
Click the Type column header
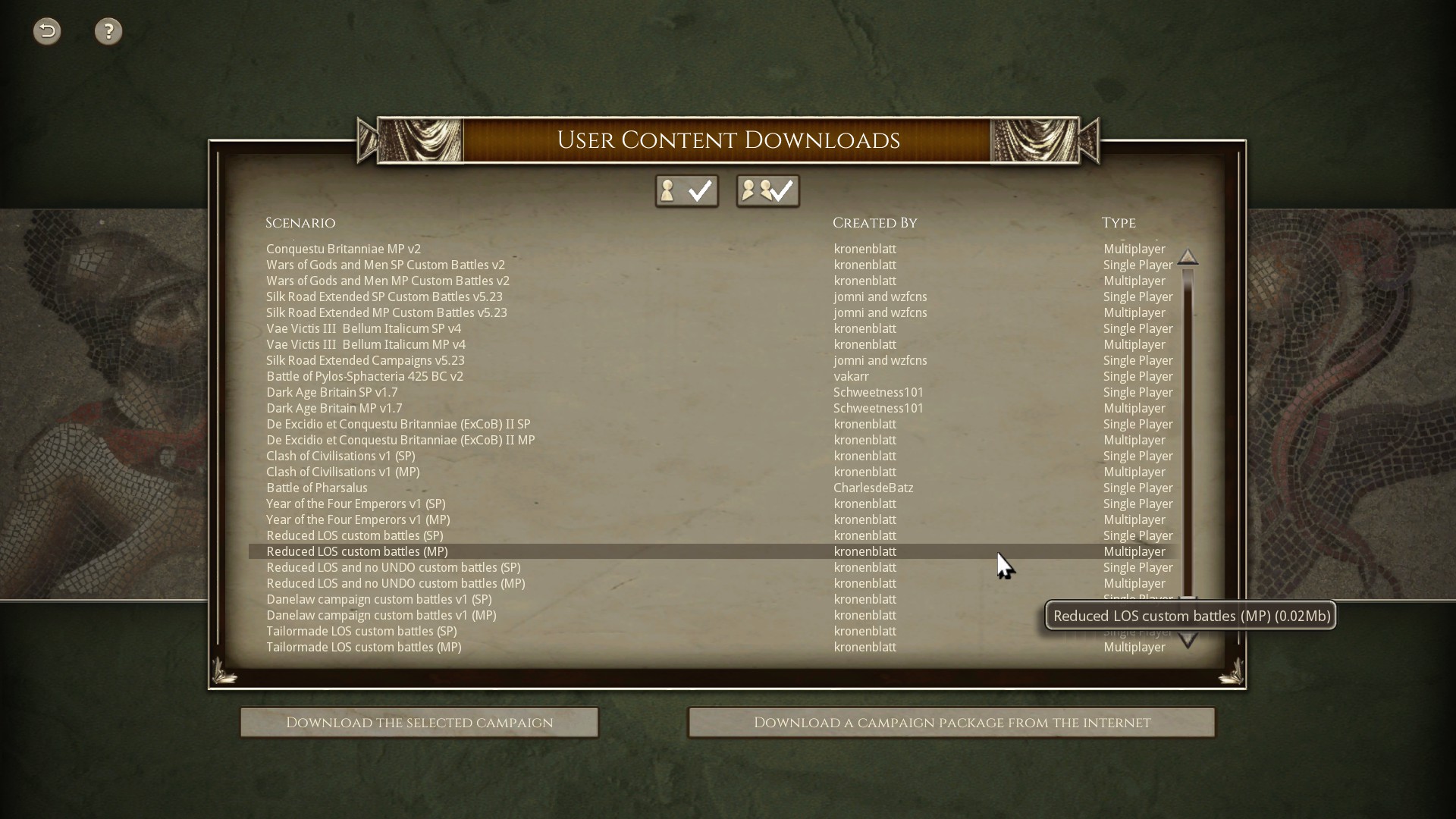point(1119,222)
